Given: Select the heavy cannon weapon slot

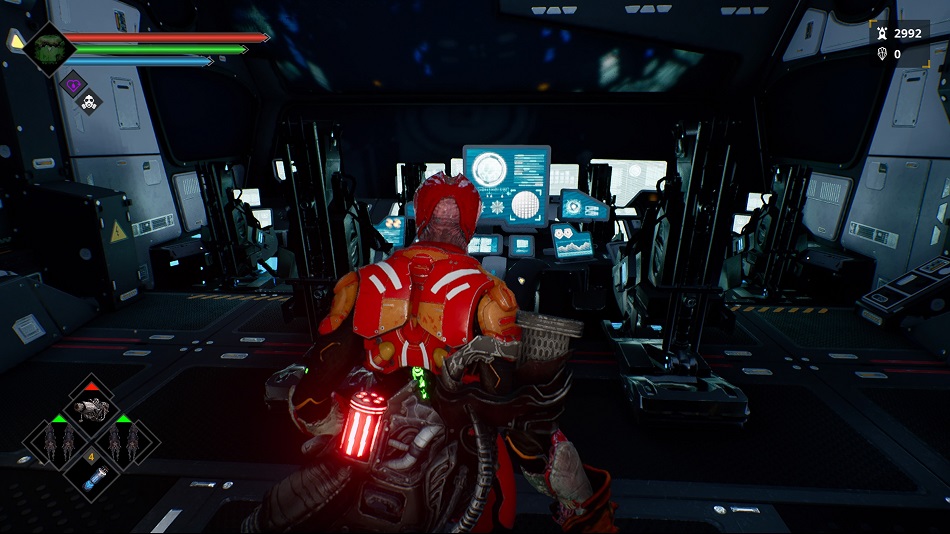Looking at the screenshot, I should [91, 406].
